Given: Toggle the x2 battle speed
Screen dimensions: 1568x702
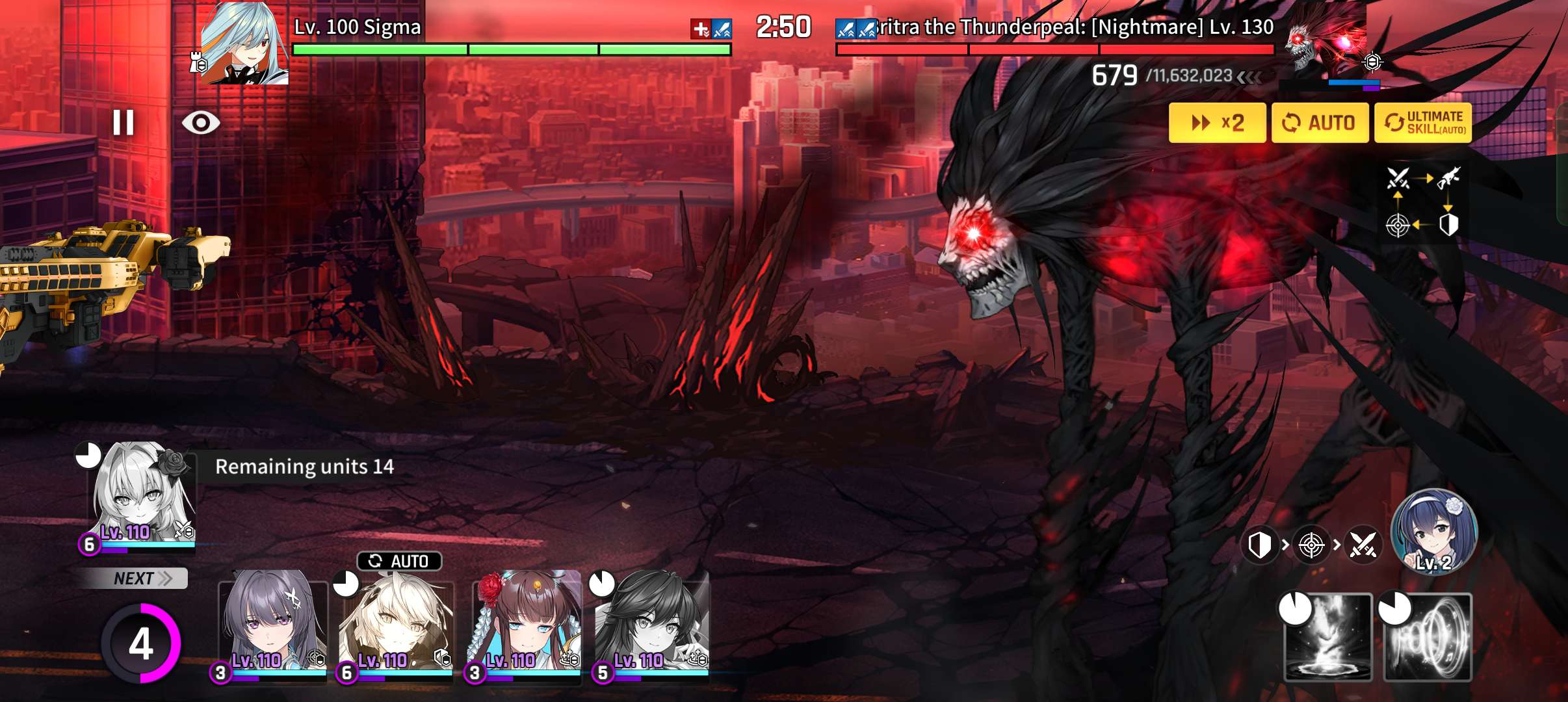Looking at the screenshot, I should tap(1217, 123).
